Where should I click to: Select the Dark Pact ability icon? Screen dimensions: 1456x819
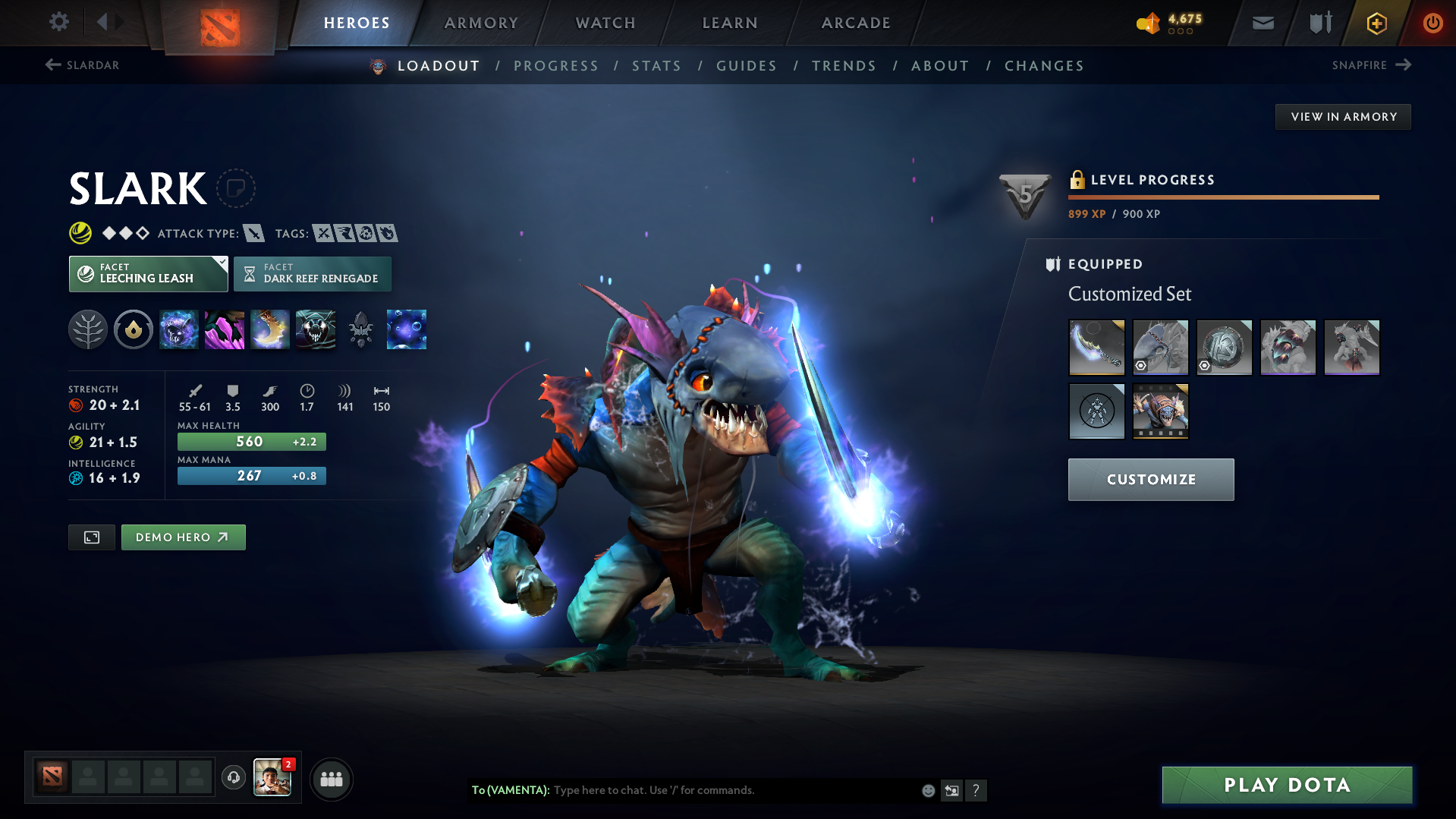click(x=179, y=329)
